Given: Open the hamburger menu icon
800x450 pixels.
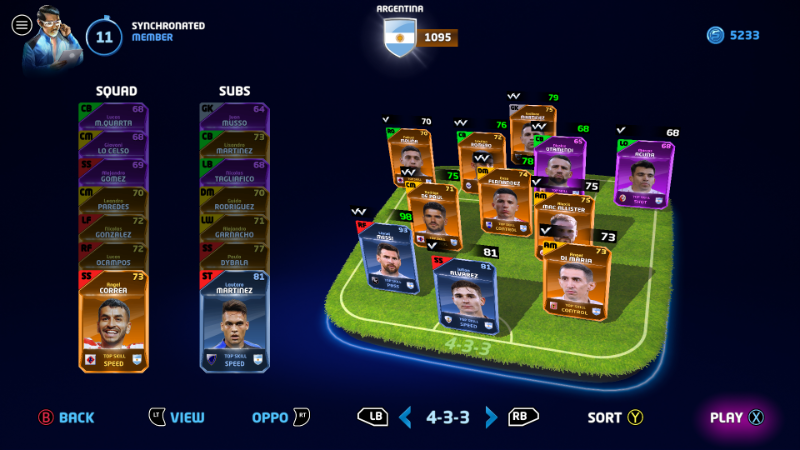Looking at the screenshot, I should coord(21,26).
